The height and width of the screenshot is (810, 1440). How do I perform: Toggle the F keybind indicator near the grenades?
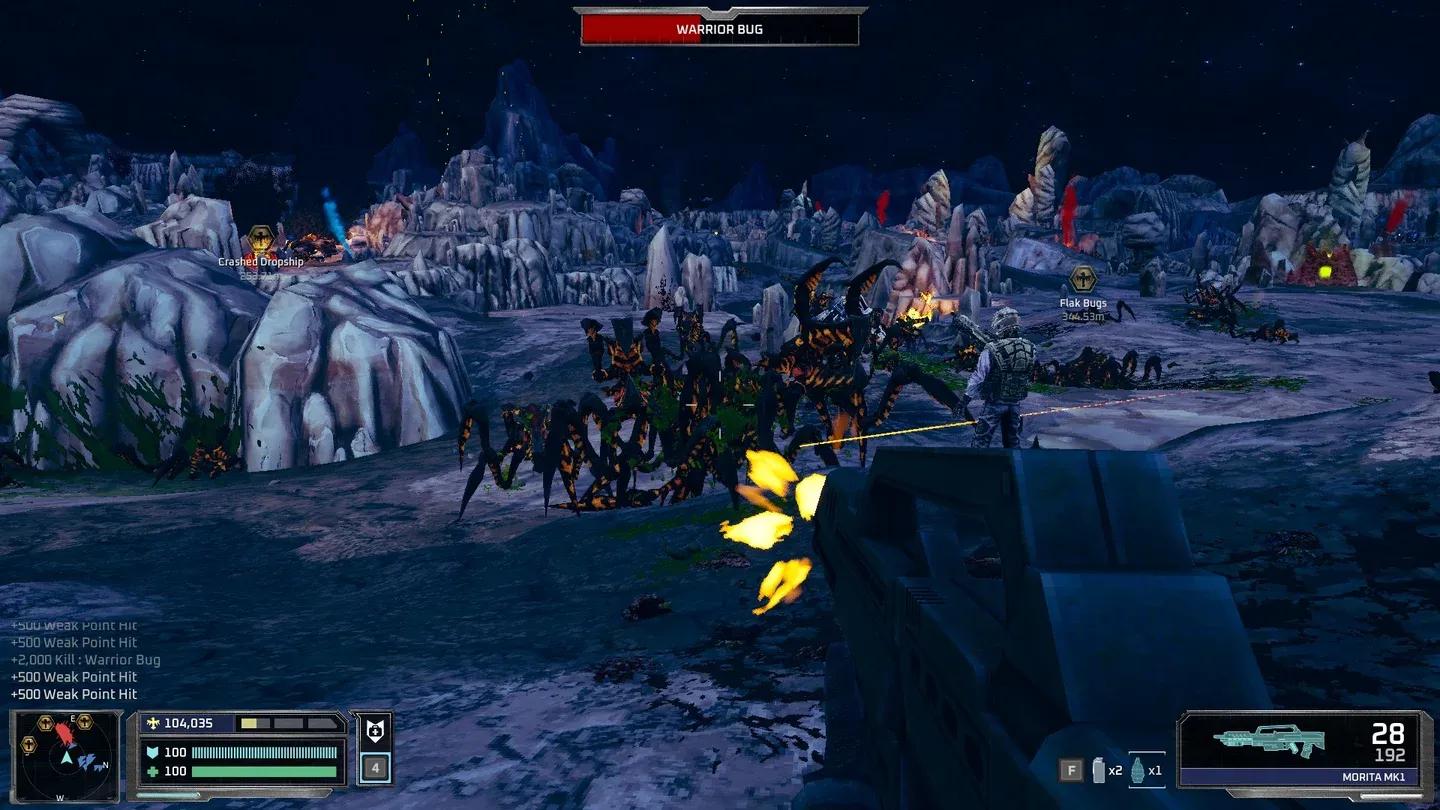tap(1071, 769)
